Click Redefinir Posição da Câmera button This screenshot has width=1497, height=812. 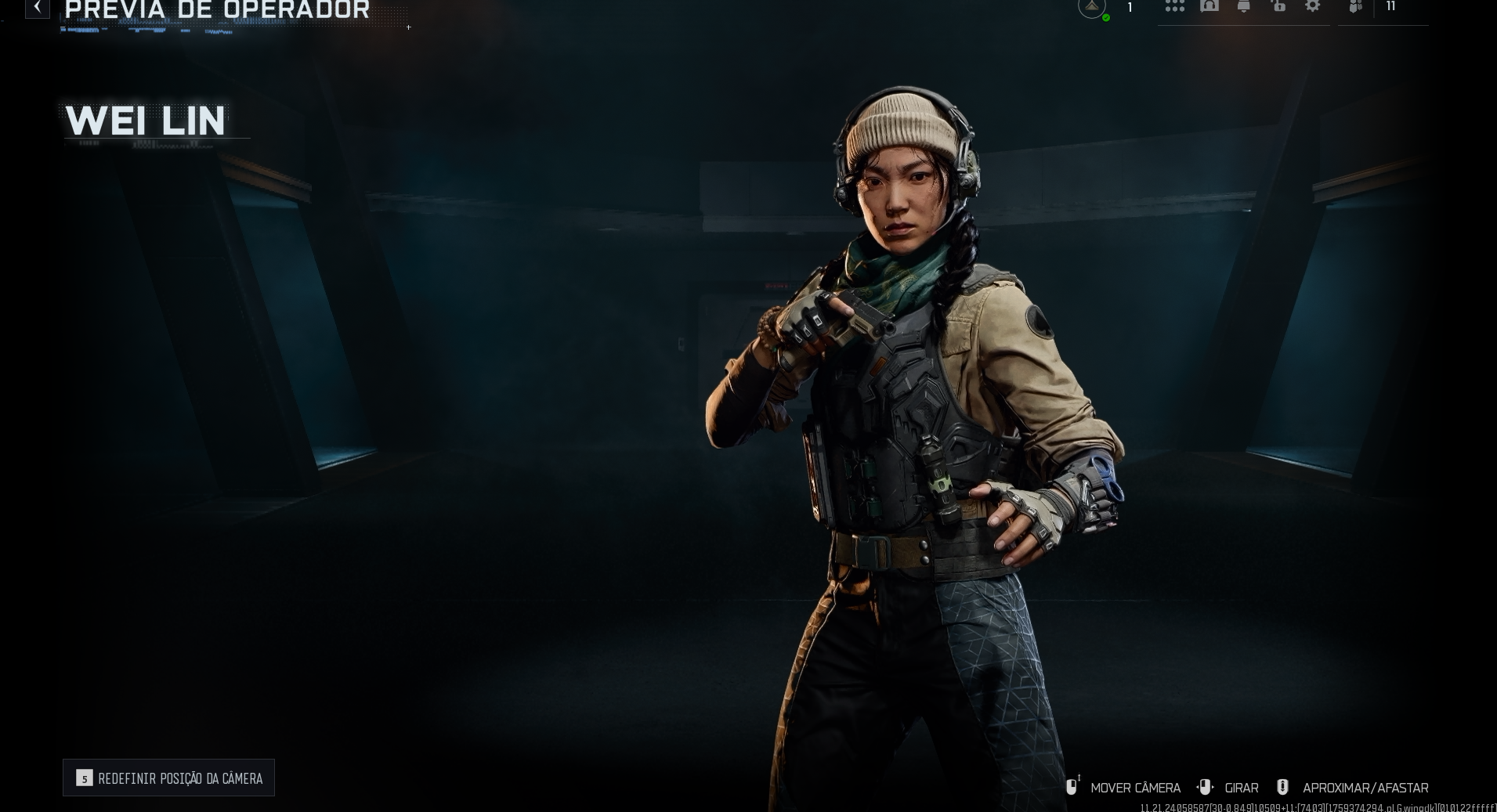(168, 778)
